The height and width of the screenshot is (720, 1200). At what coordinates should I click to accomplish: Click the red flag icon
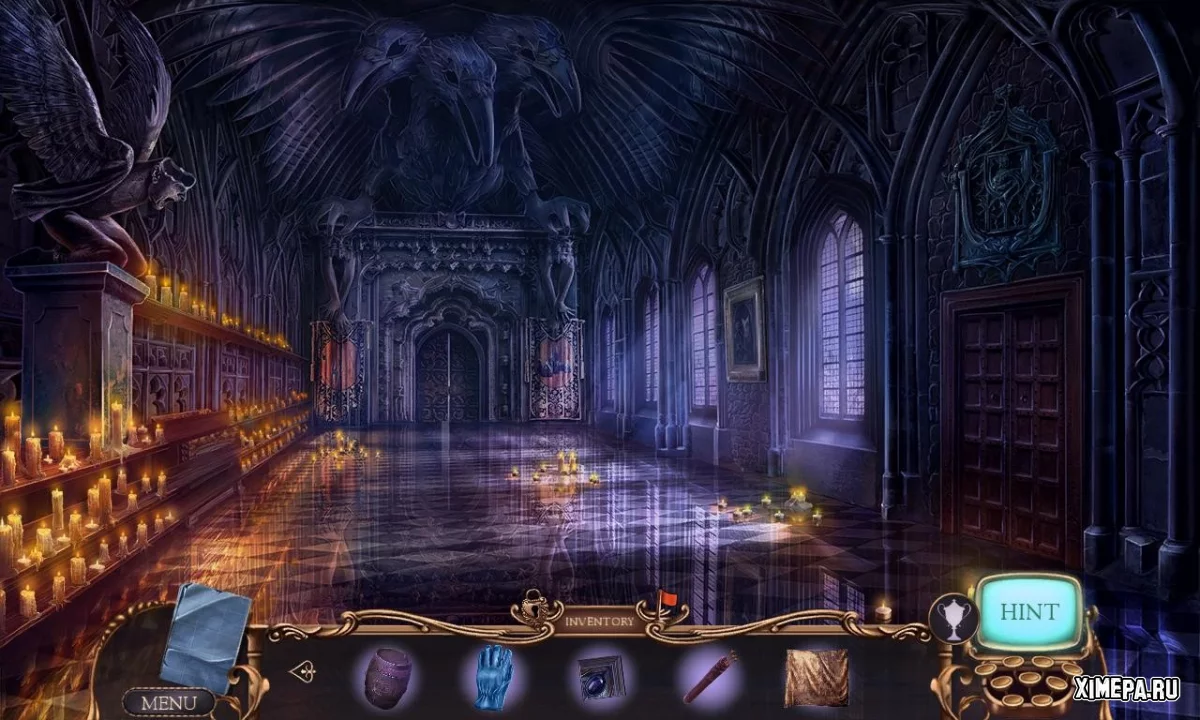pos(667,601)
